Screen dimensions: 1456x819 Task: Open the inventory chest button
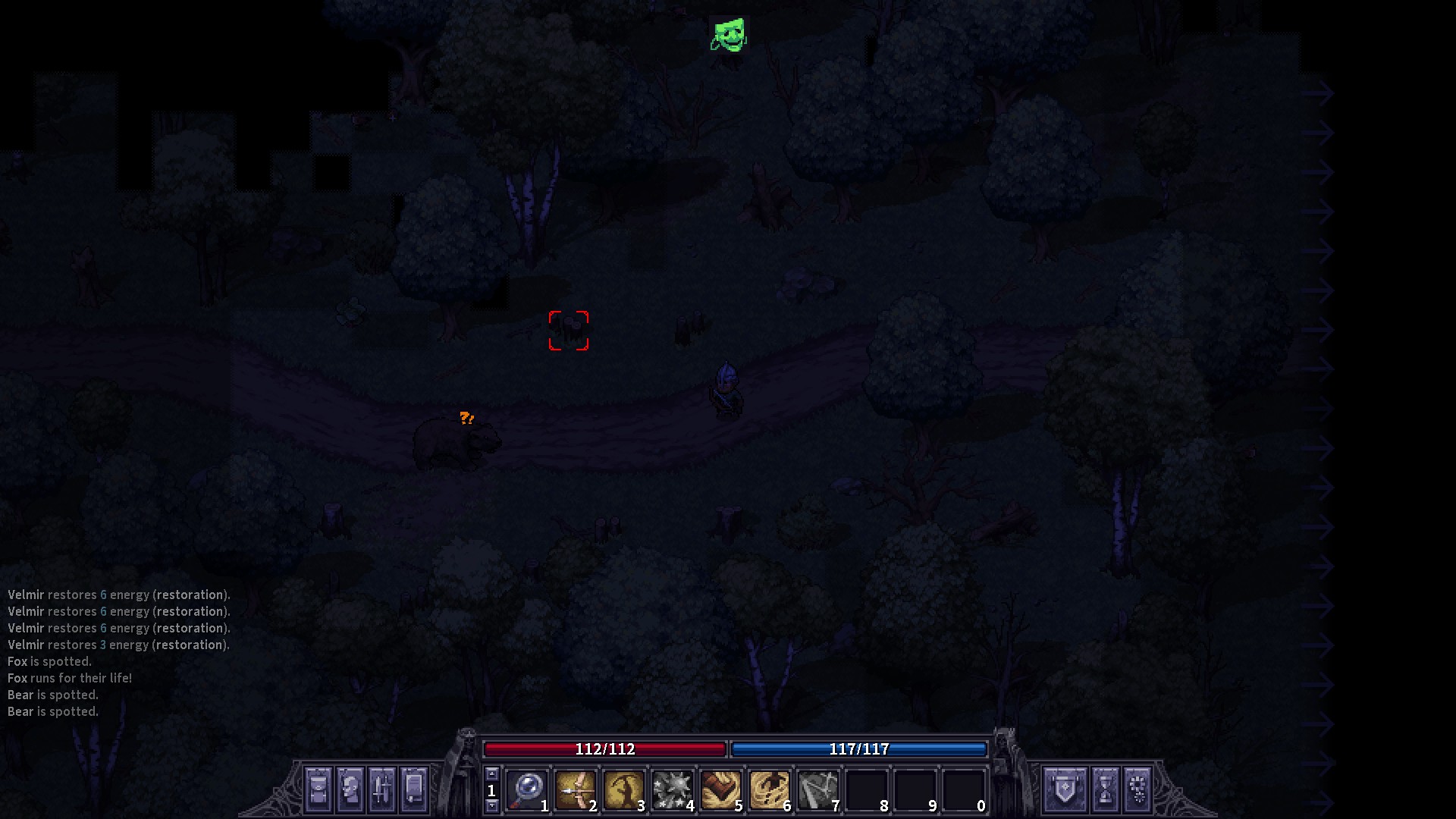[318, 789]
